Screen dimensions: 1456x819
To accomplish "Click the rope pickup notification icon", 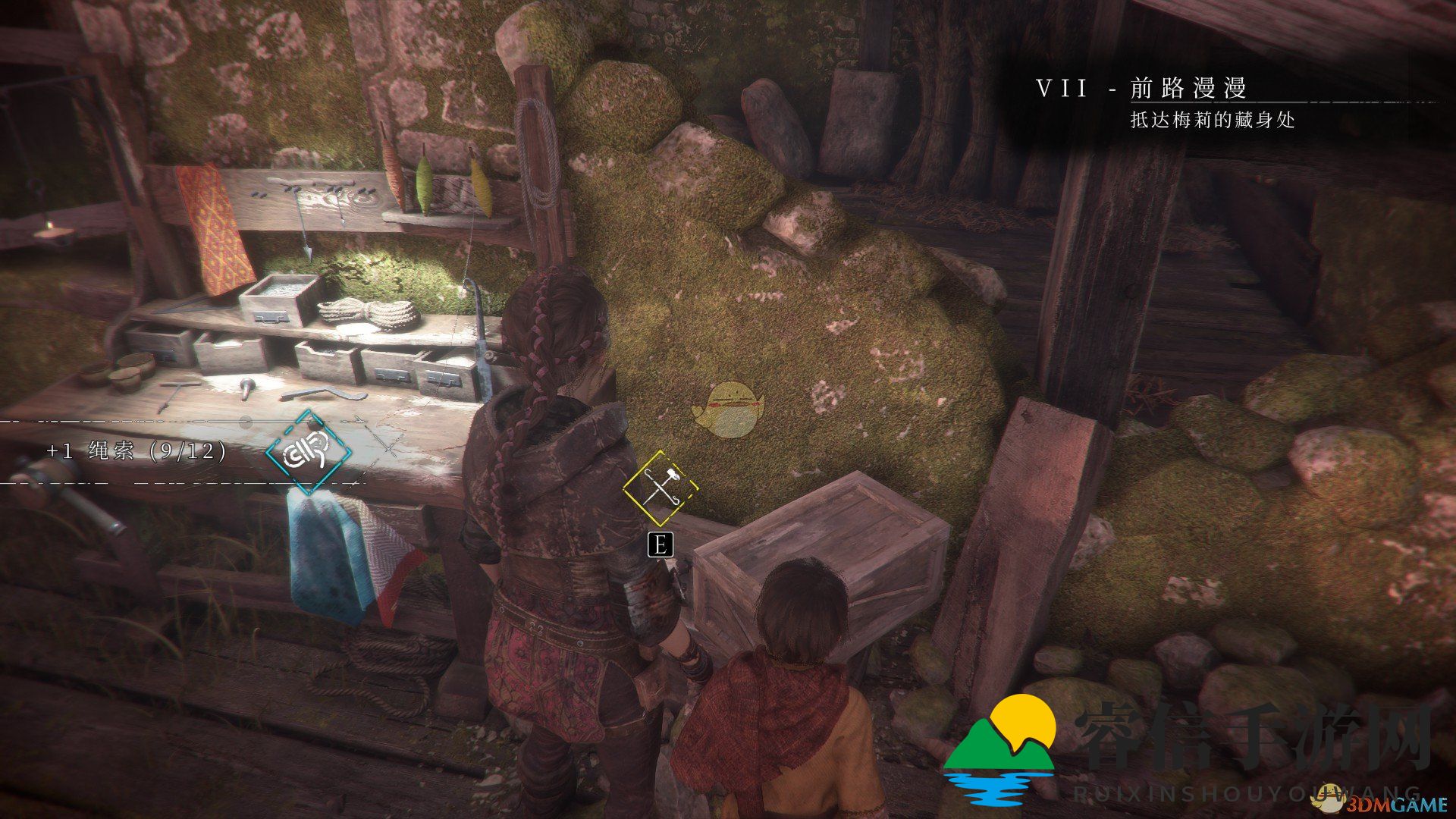I will pyautogui.click(x=309, y=452).
